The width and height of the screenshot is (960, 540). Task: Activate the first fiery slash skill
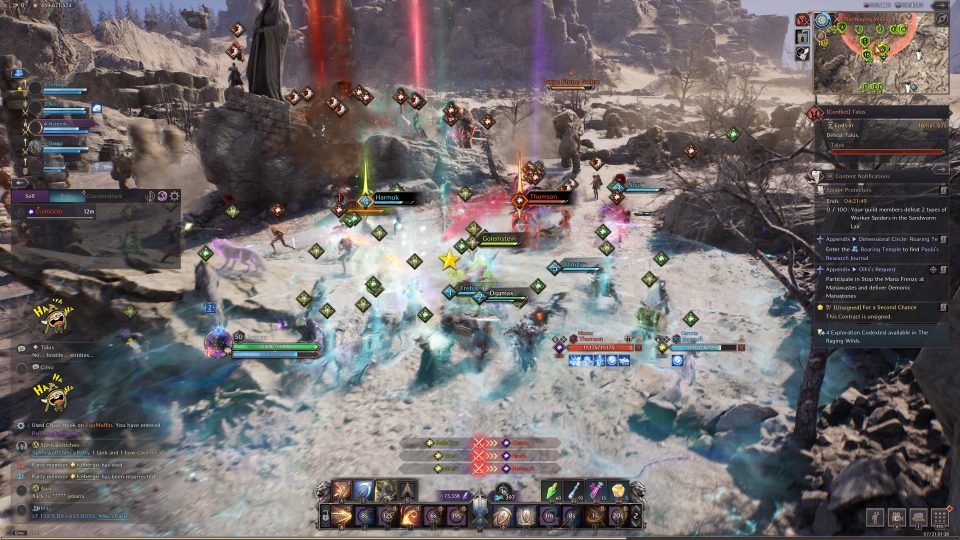coord(342,490)
